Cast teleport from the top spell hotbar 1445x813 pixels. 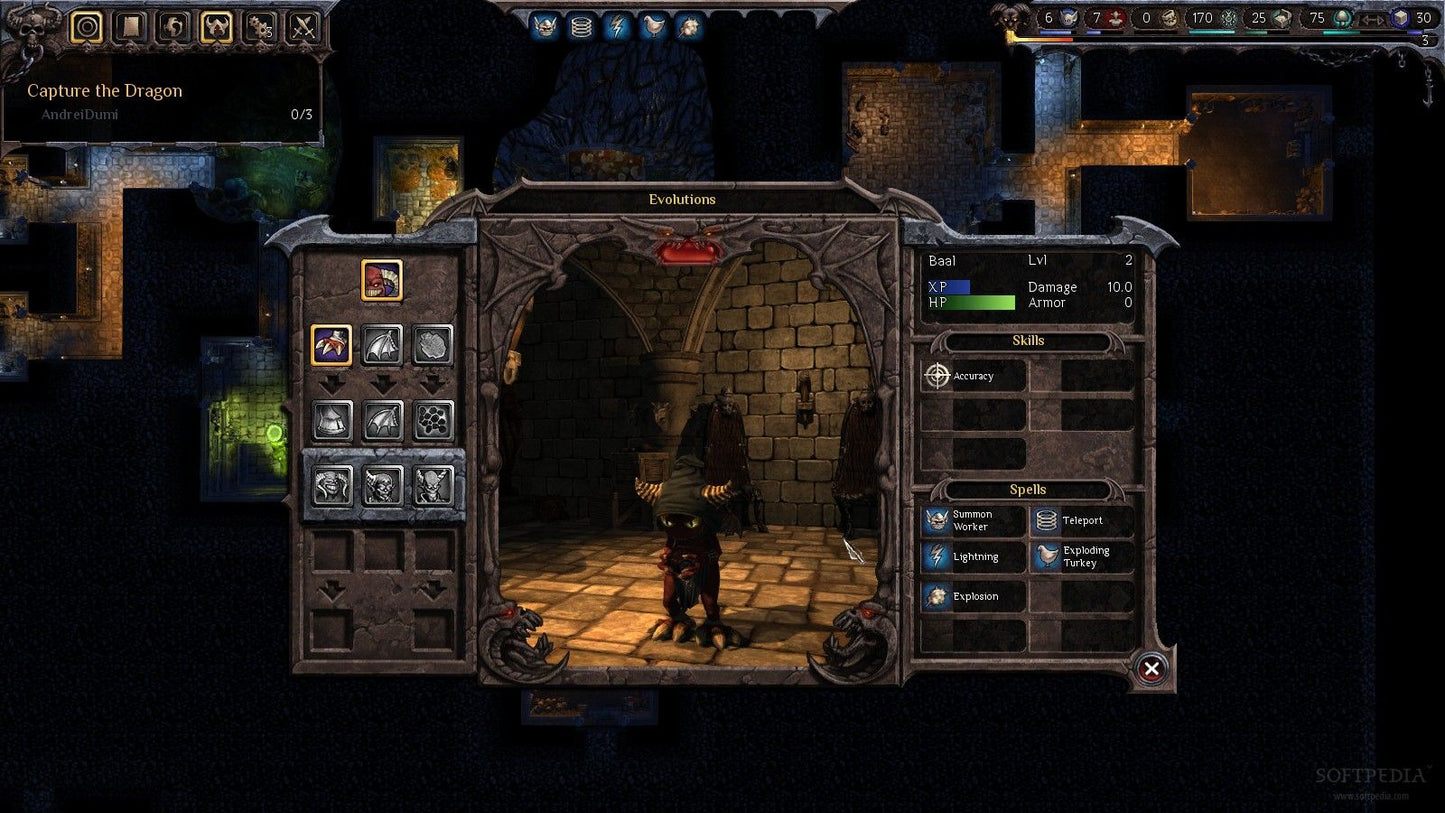click(x=581, y=27)
